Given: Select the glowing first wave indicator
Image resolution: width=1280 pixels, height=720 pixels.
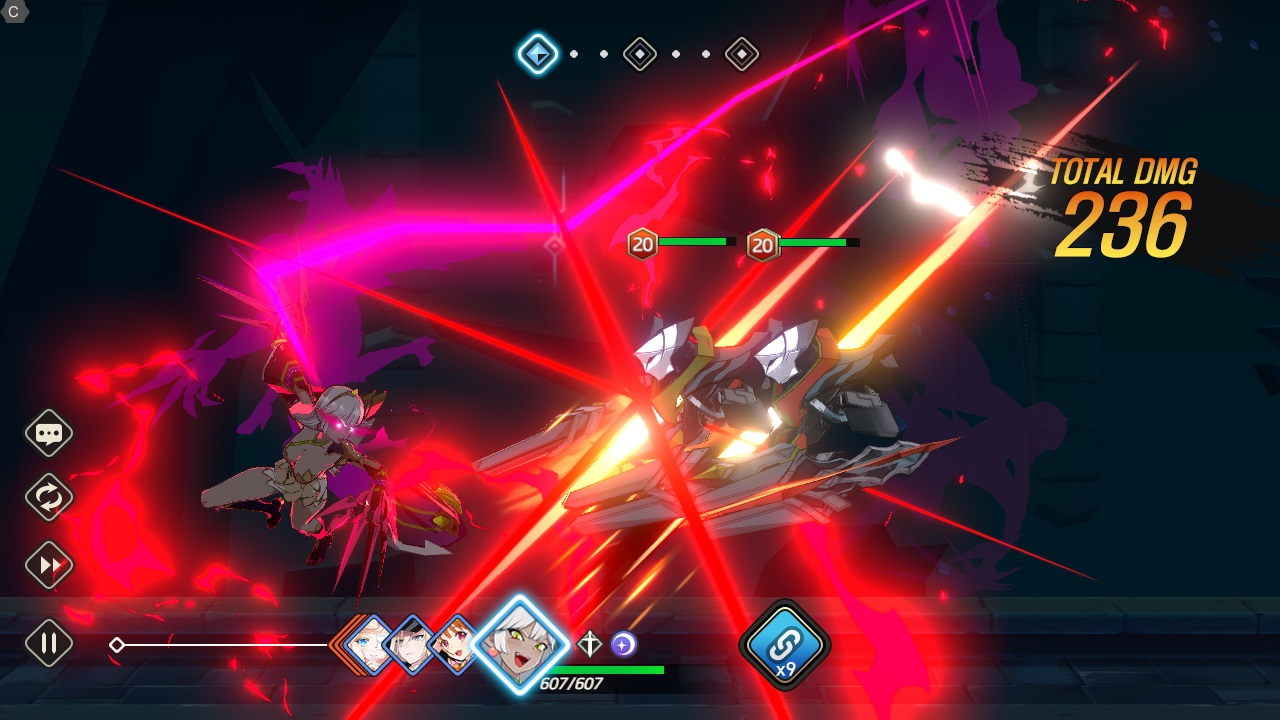Looking at the screenshot, I should point(536,55).
